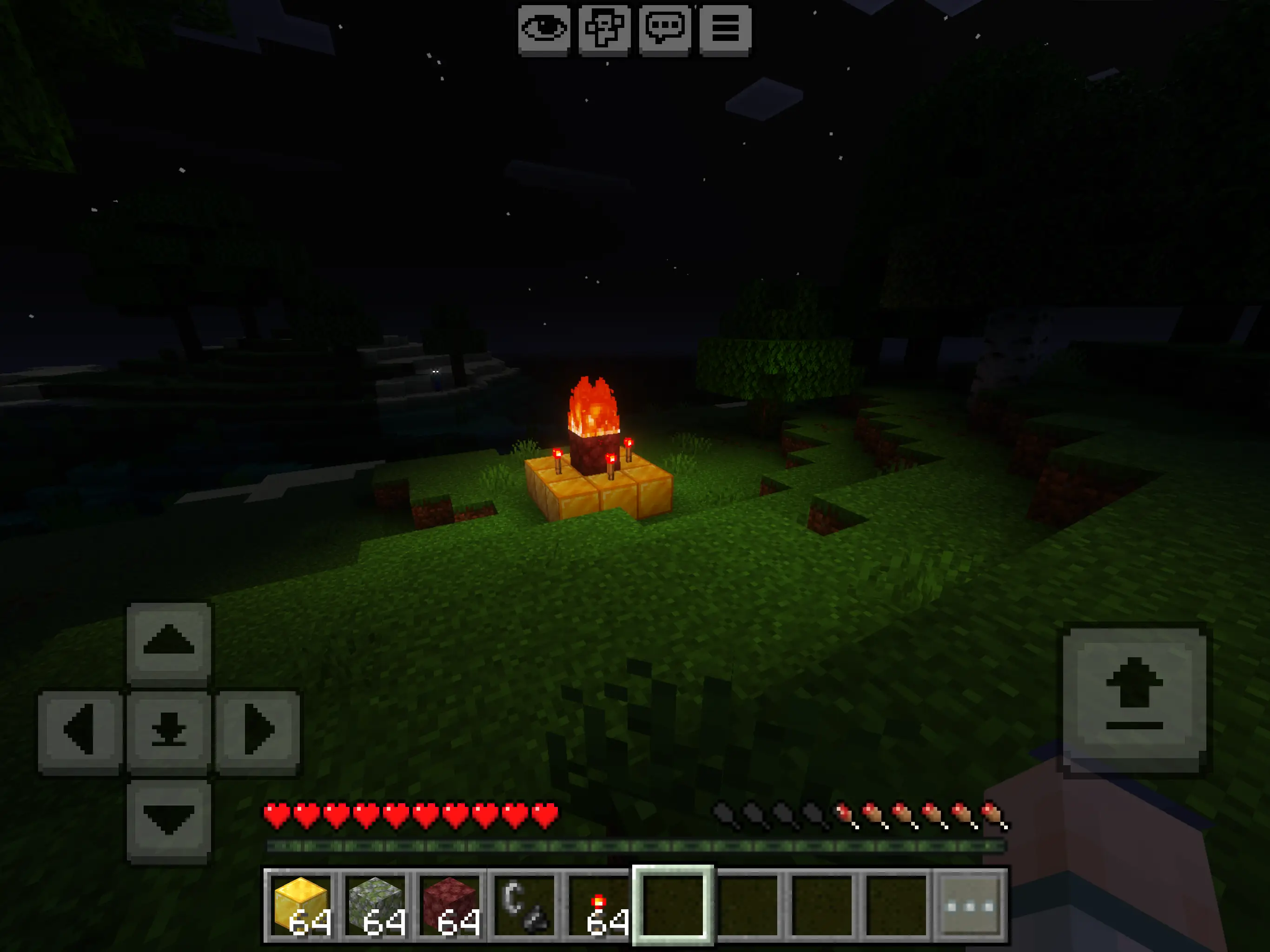Tap the strafe left arrow
The height and width of the screenshot is (952, 1270).
pos(80,730)
